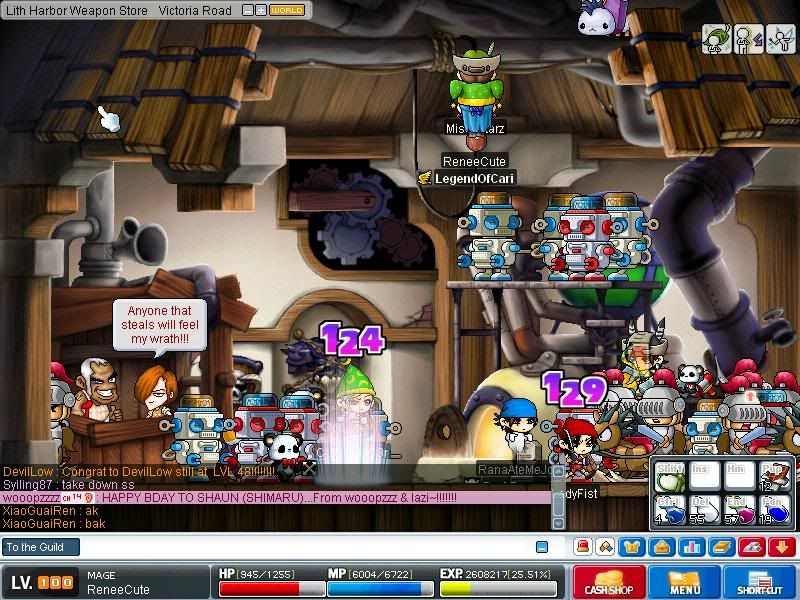The image size is (800, 600).
Task: Use the End quickslot purple potion
Action: tap(740, 511)
